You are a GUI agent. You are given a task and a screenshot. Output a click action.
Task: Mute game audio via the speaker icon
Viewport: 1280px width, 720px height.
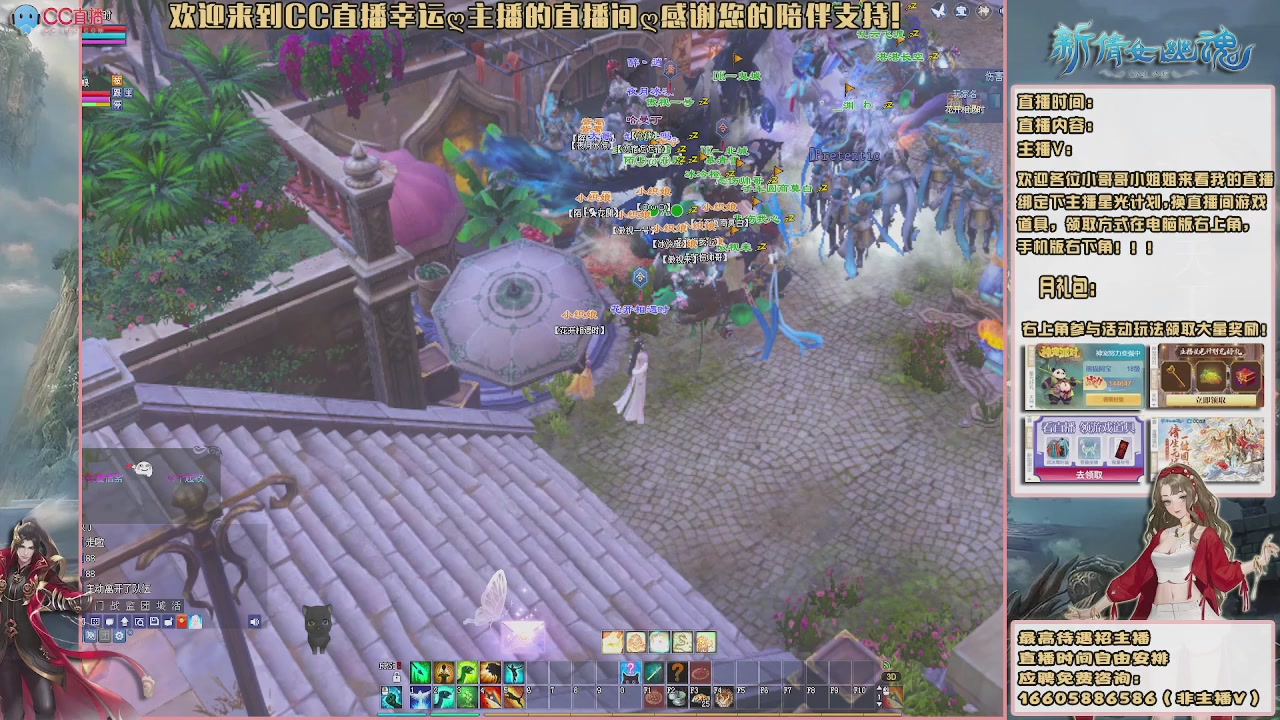(x=255, y=621)
